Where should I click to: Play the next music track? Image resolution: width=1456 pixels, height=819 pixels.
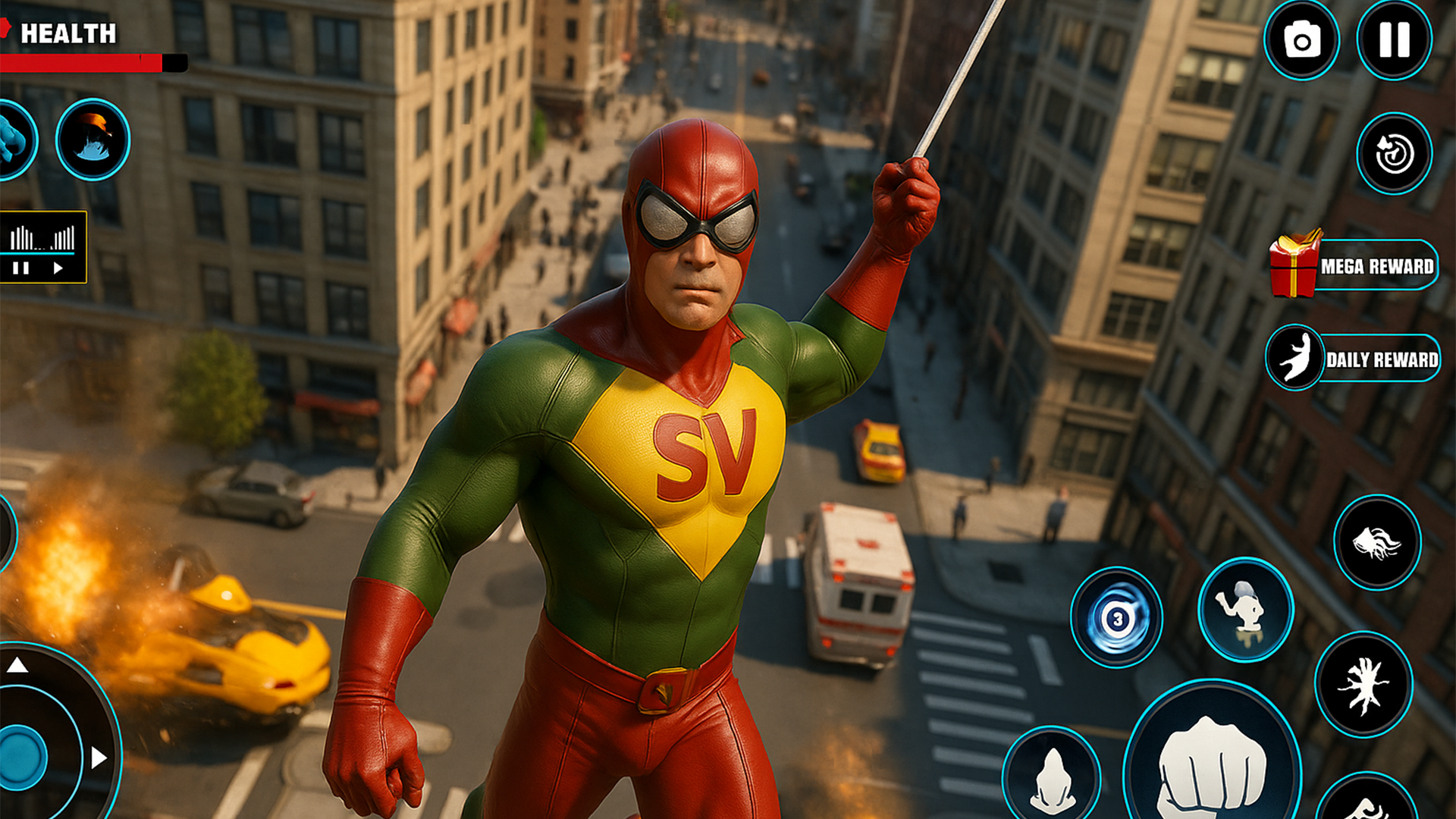point(58,268)
